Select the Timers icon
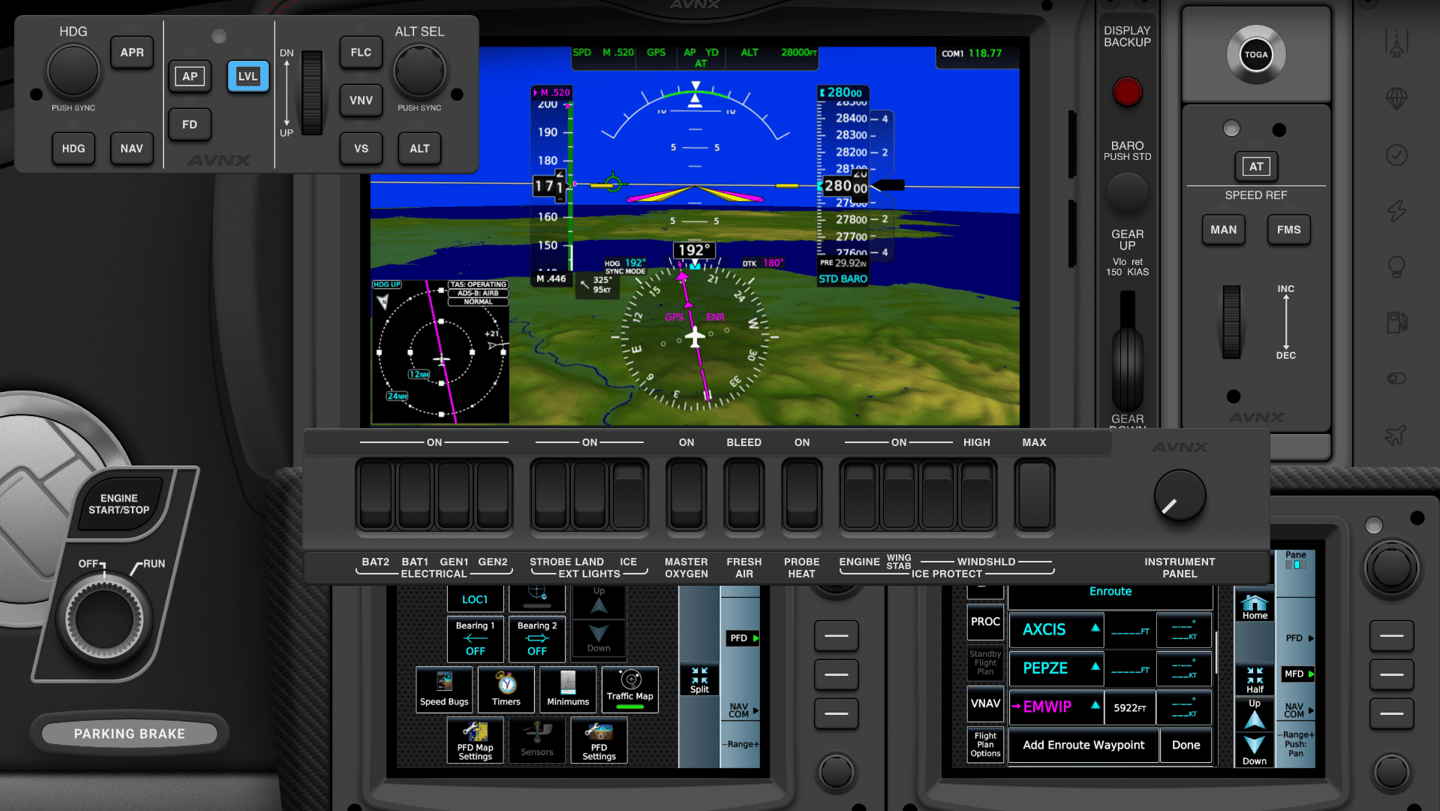This screenshot has height=811, width=1440. click(x=506, y=689)
